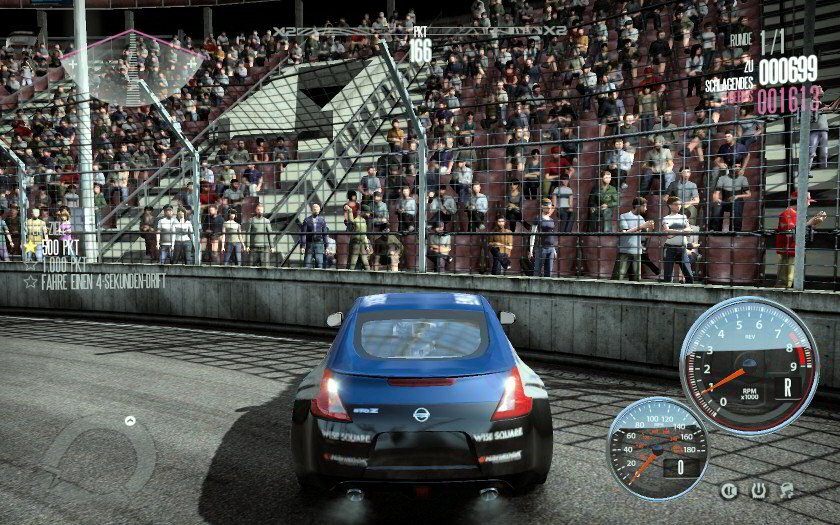Click the tire pressure warning icon
This screenshot has width=840, height=525.
click(758, 491)
